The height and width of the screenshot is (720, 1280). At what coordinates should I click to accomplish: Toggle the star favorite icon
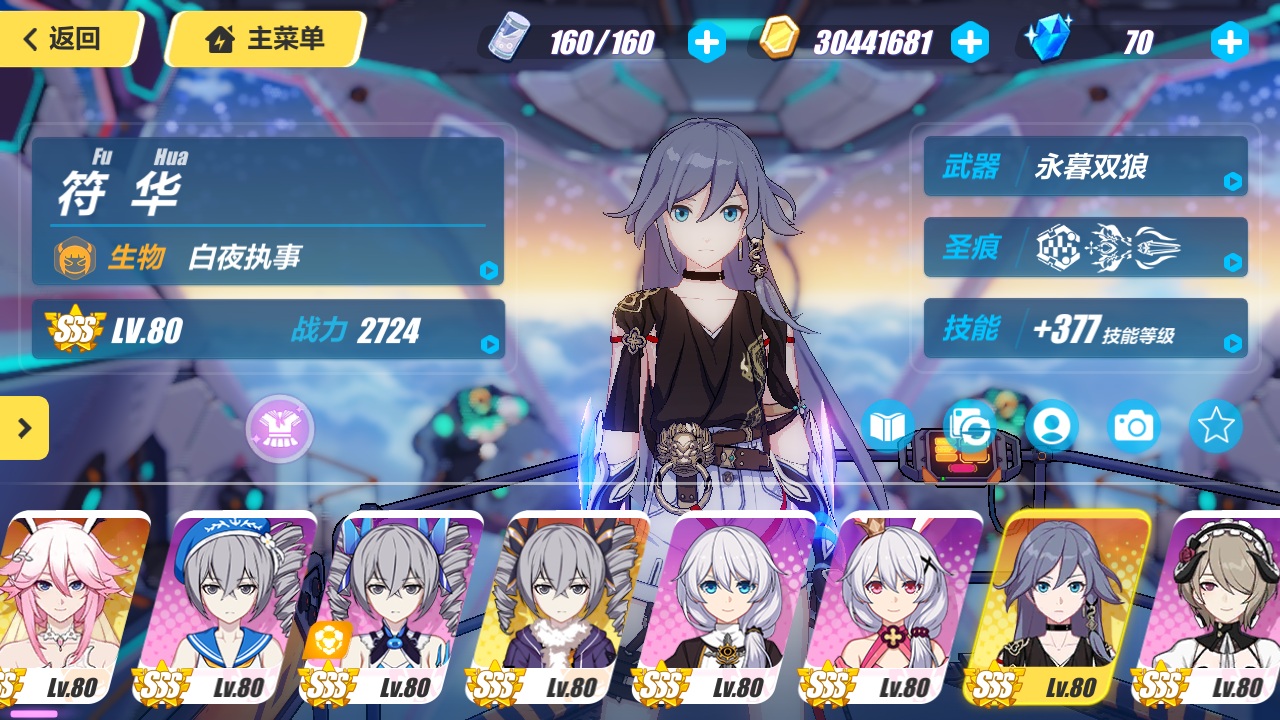(x=1215, y=427)
